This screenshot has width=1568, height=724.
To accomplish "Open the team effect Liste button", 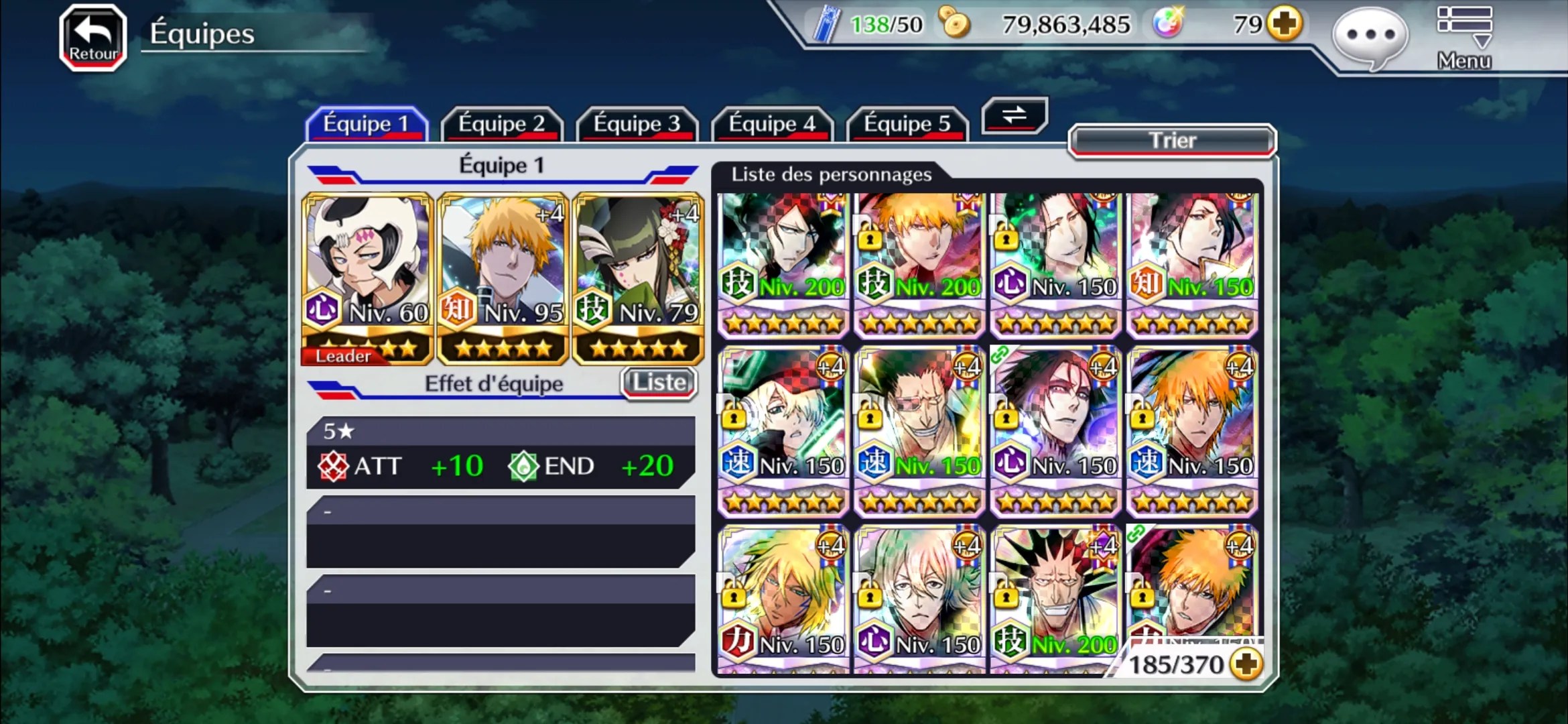I will [x=659, y=382].
